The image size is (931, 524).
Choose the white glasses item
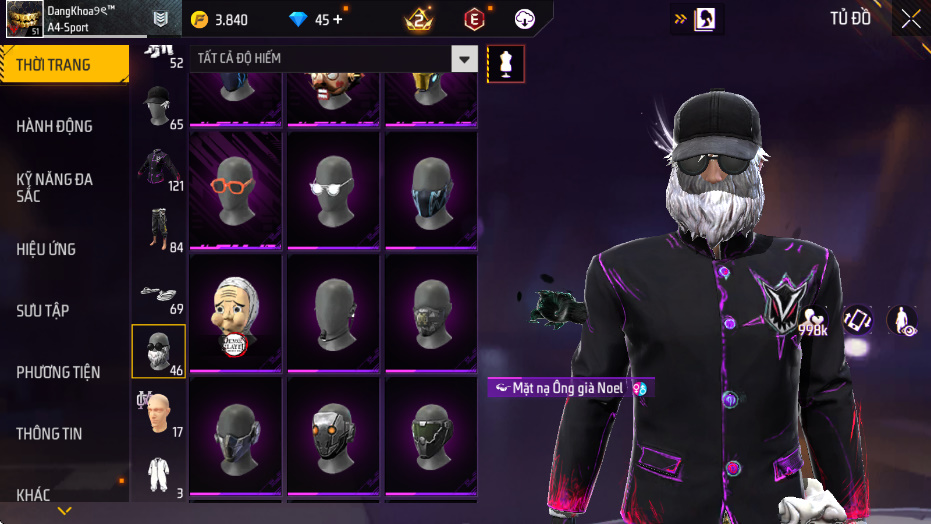334,189
